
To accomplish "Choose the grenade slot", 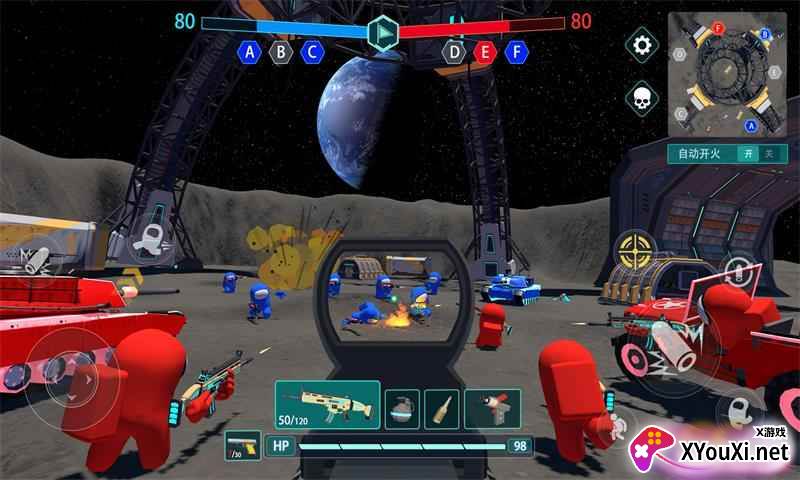I will tap(402, 408).
